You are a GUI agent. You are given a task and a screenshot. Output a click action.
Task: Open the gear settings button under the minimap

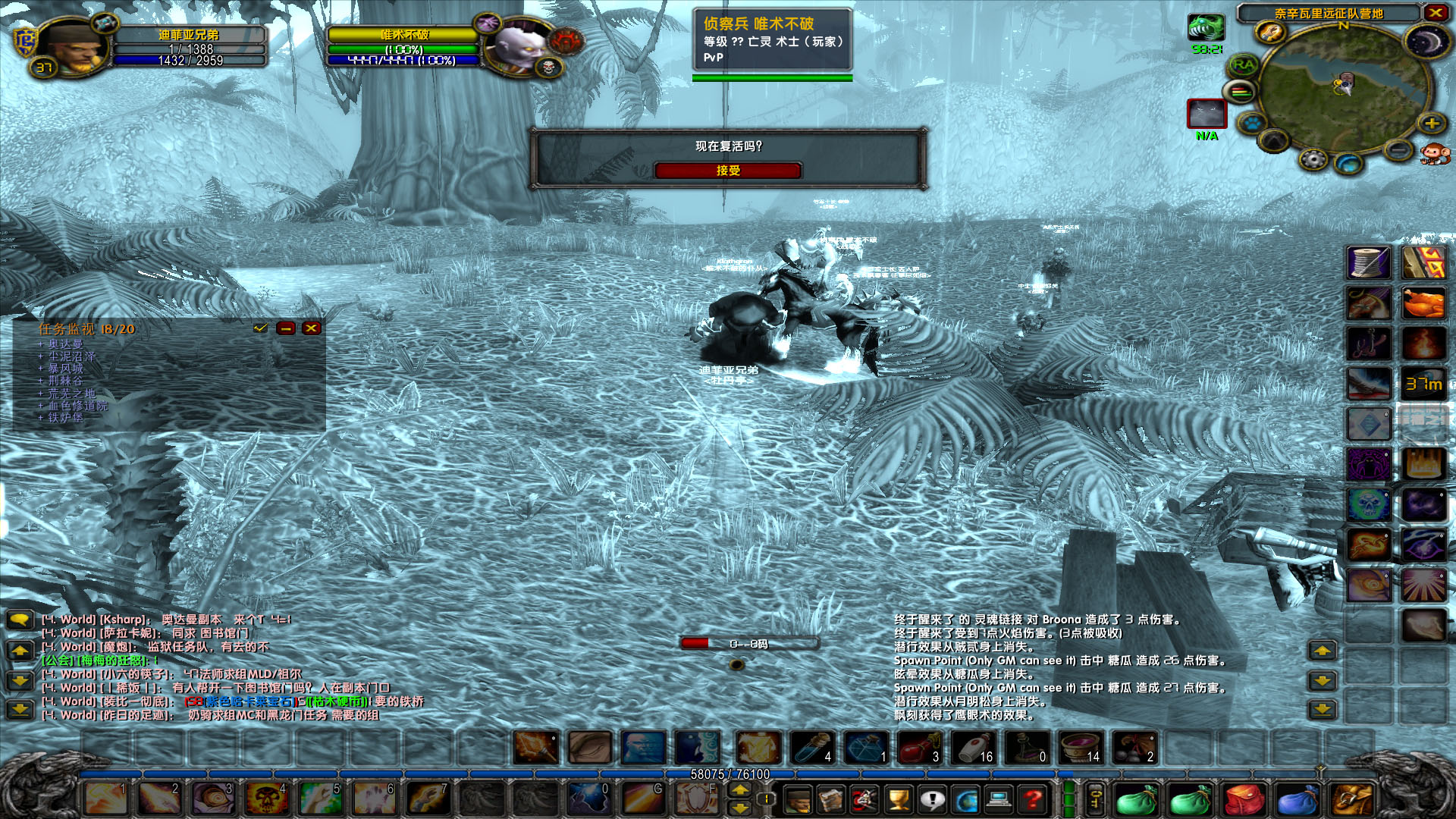point(1313,159)
